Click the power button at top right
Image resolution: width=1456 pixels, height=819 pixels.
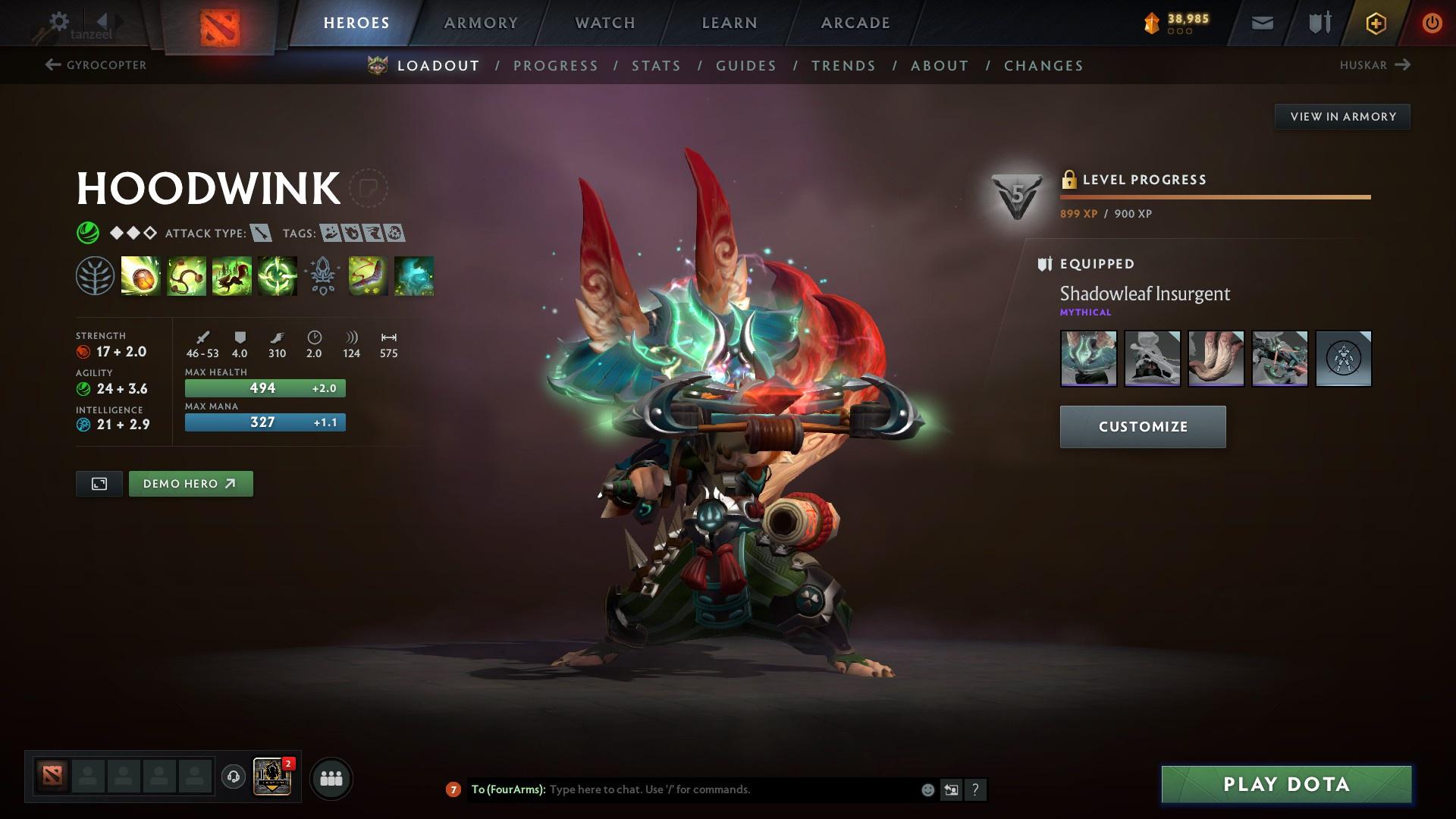pyautogui.click(x=1432, y=23)
